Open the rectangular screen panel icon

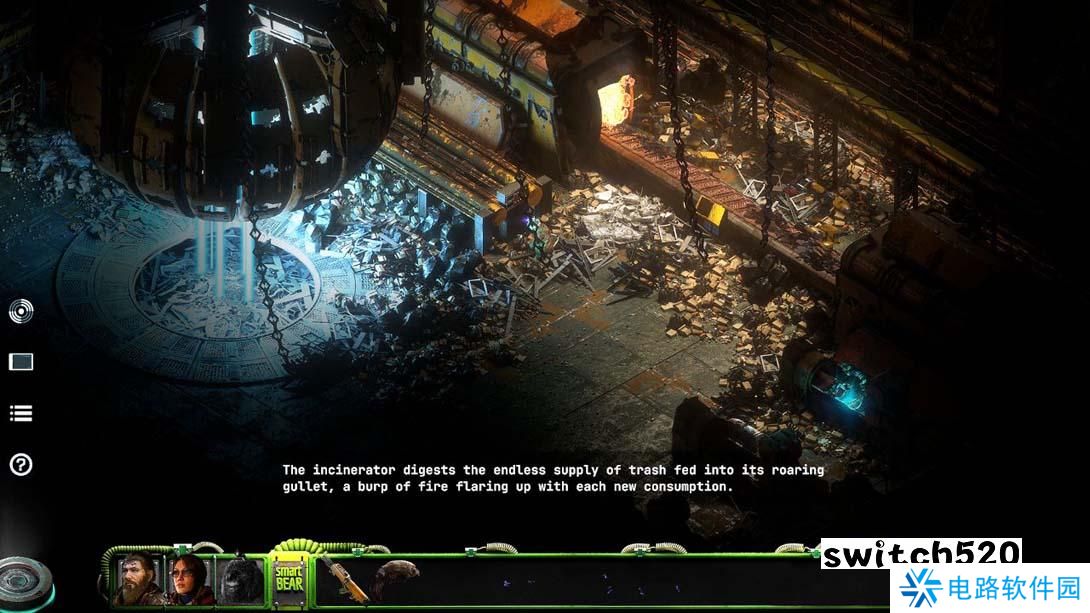[21, 362]
